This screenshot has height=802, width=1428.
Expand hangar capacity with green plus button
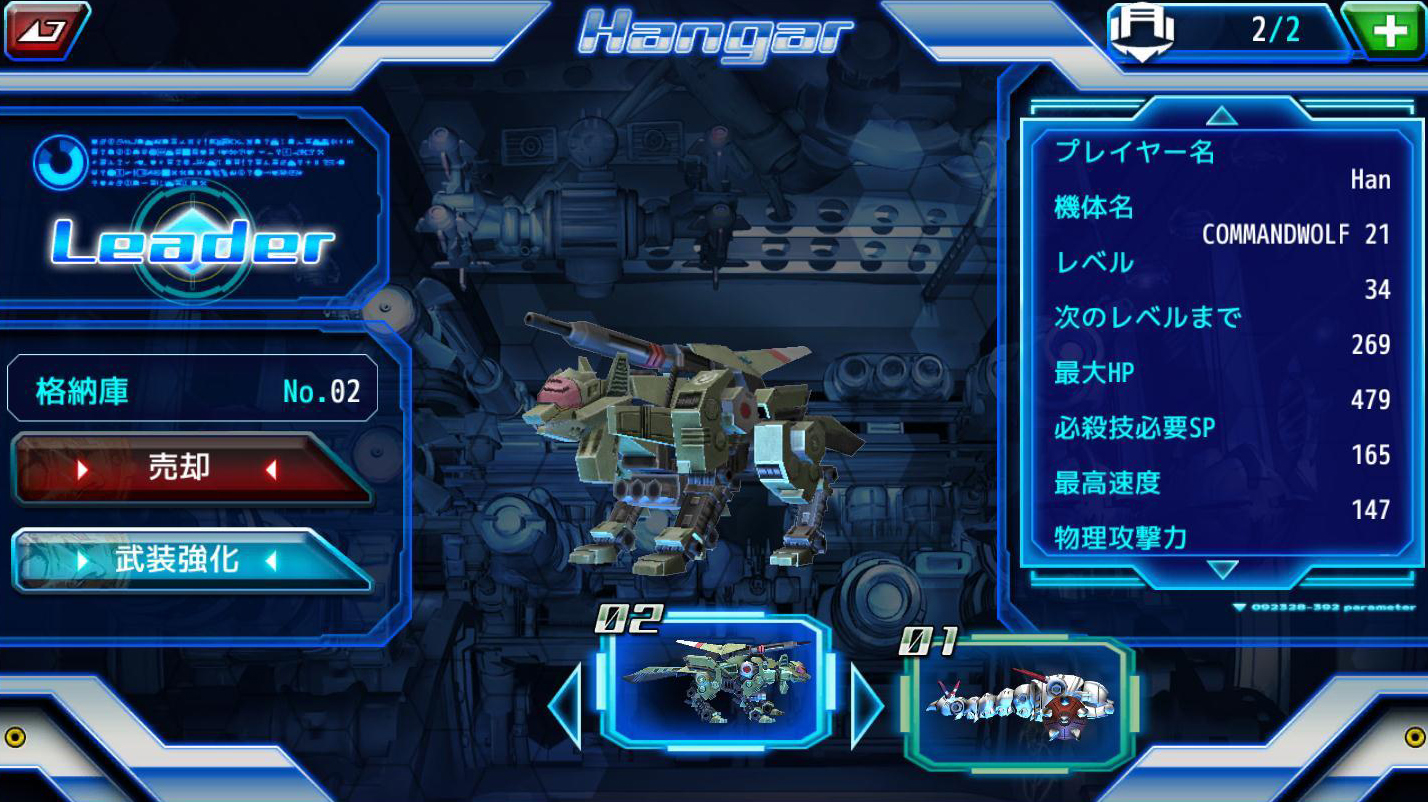[x=1388, y=31]
